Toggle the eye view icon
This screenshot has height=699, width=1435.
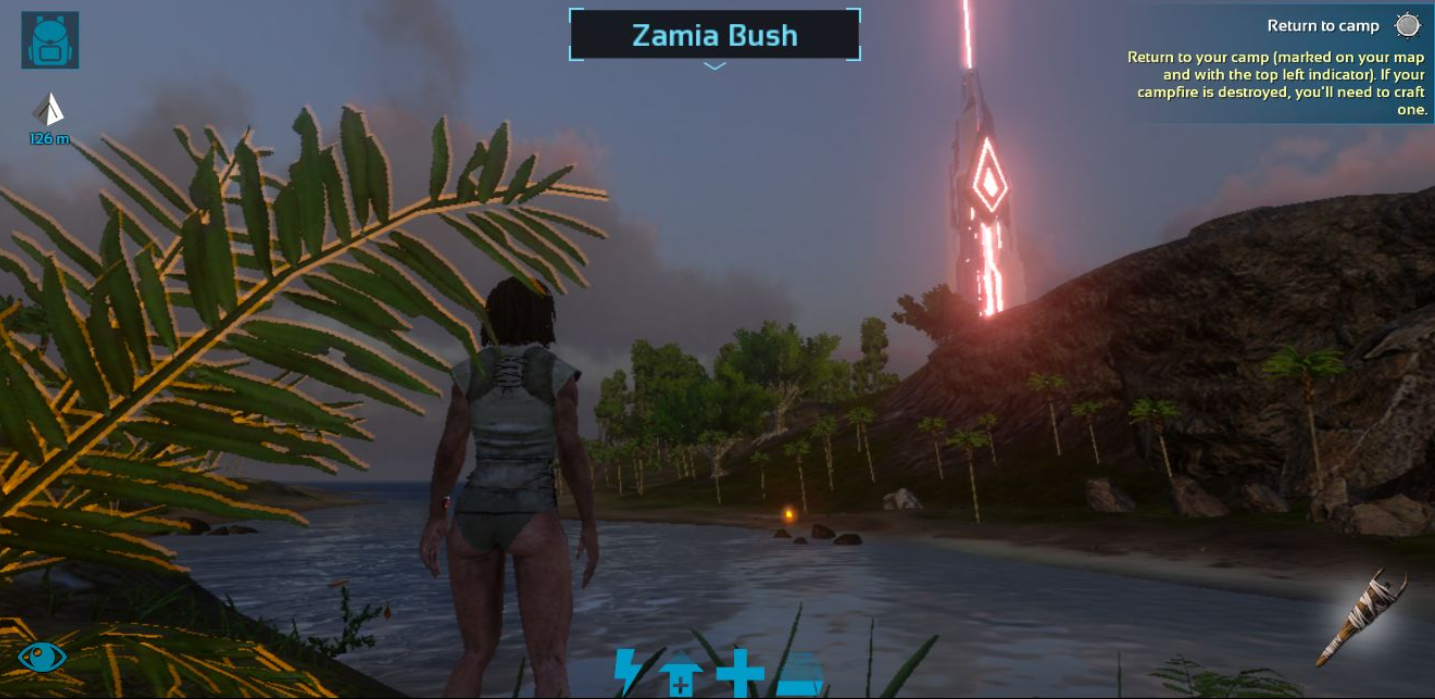[42, 657]
